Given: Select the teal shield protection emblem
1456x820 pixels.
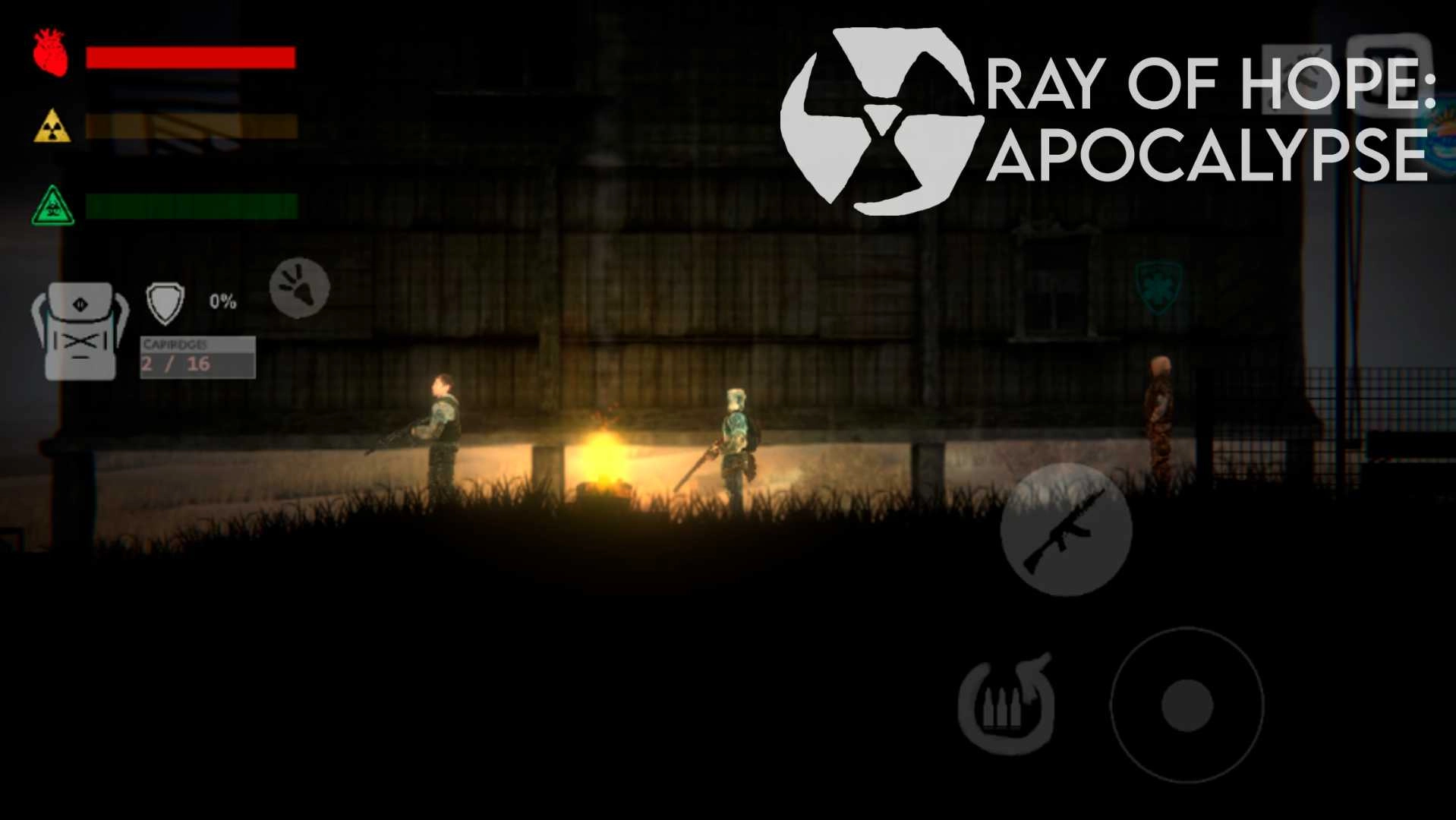Looking at the screenshot, I should pos(1156,289).
